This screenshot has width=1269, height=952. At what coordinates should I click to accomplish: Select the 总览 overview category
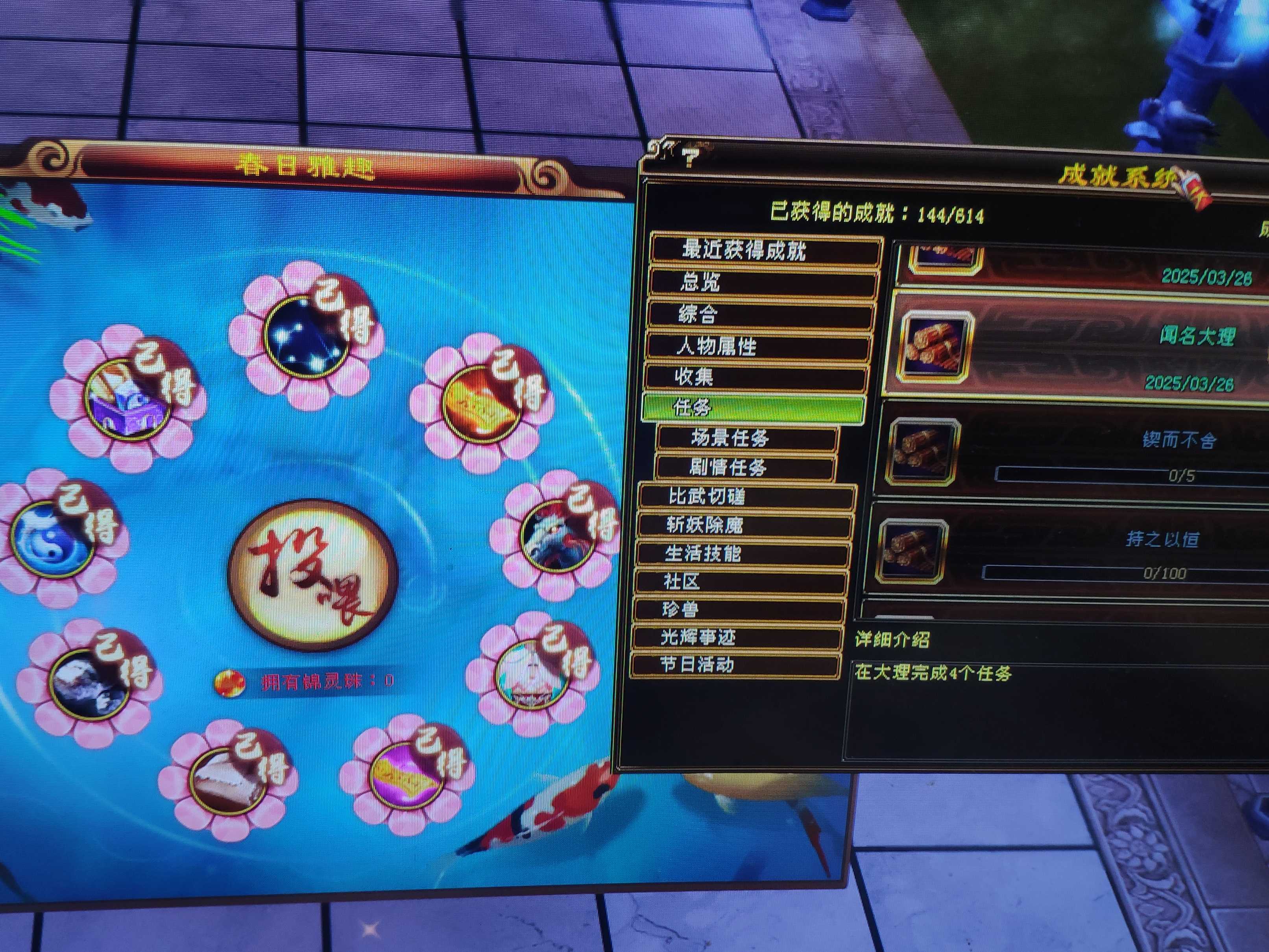(x=763, y=282)
